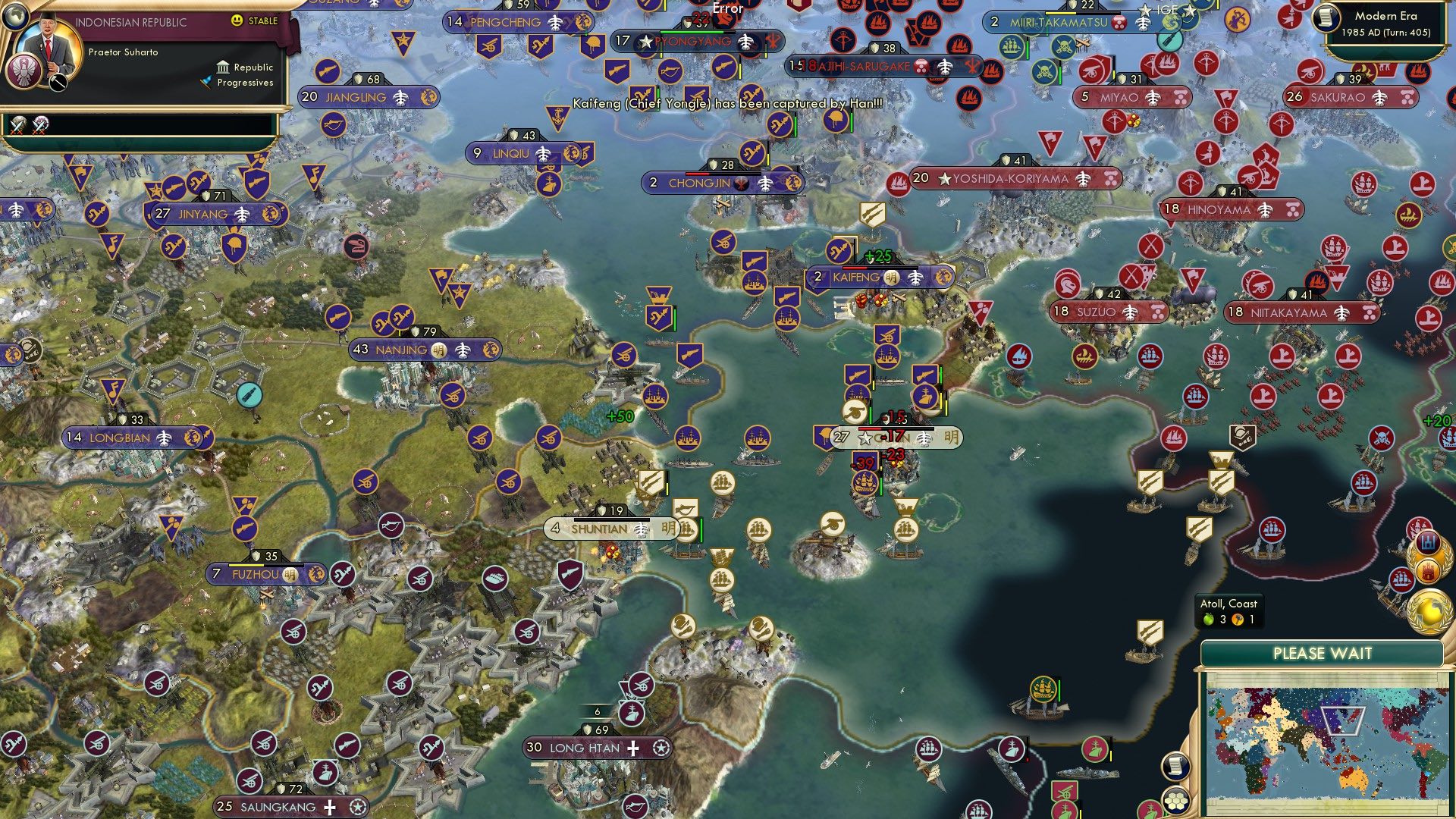Toggle strategic view with the hex grid icon

click(1175, 801)
